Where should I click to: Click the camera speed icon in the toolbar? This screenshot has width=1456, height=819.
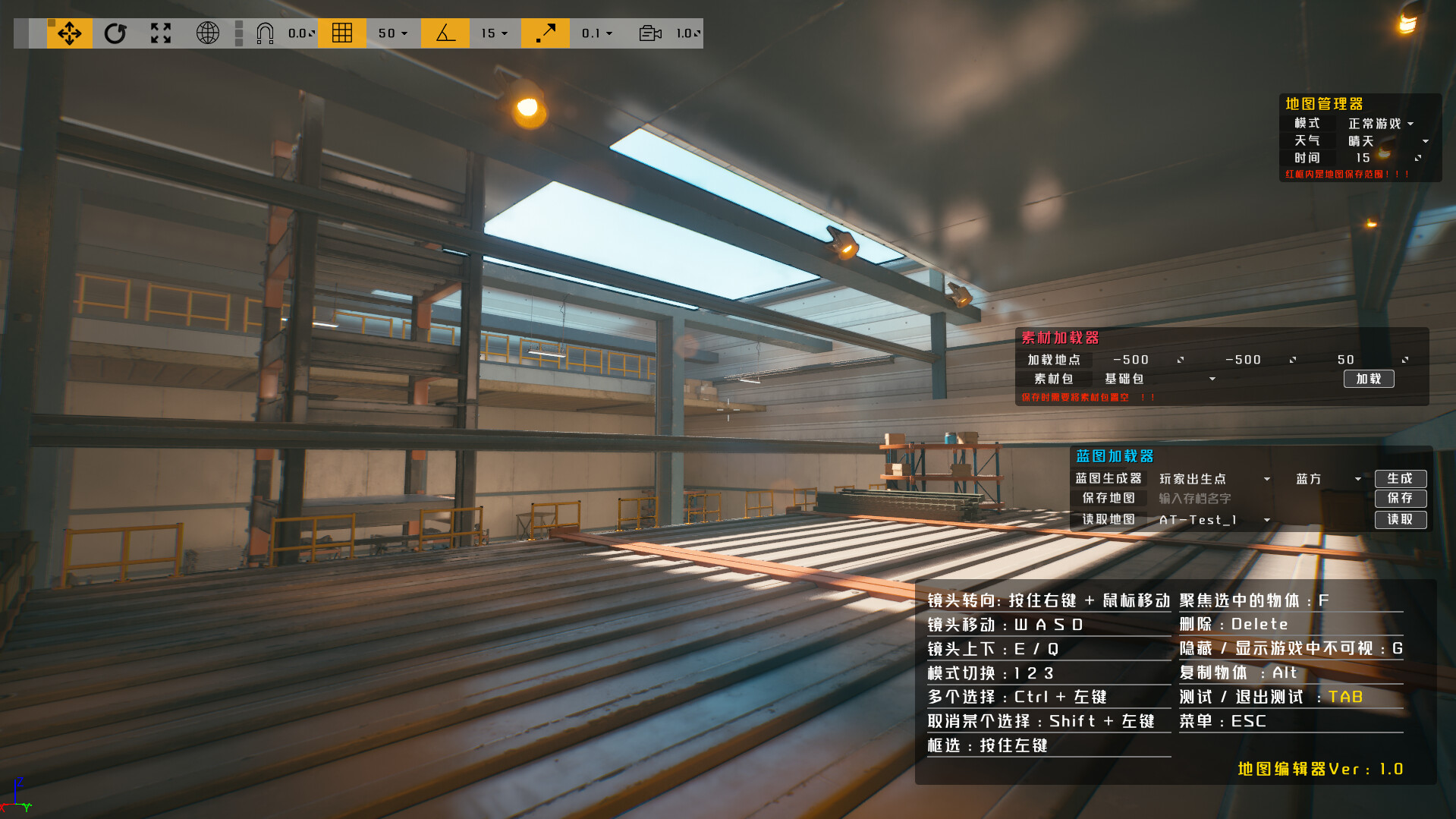point(649,33)
